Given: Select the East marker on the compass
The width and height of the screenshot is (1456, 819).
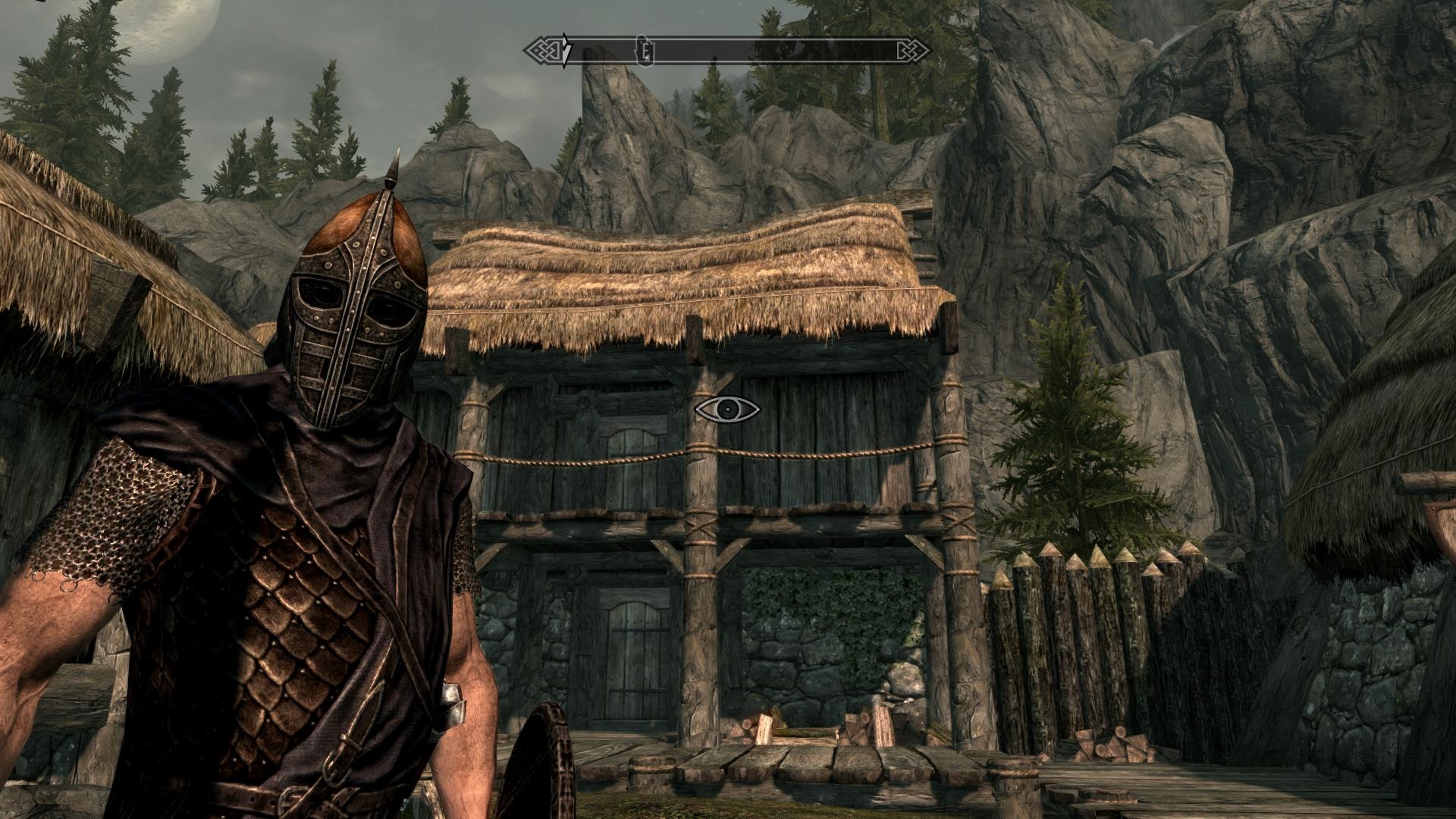Looking at the screenshot, I should pos(647,51).
